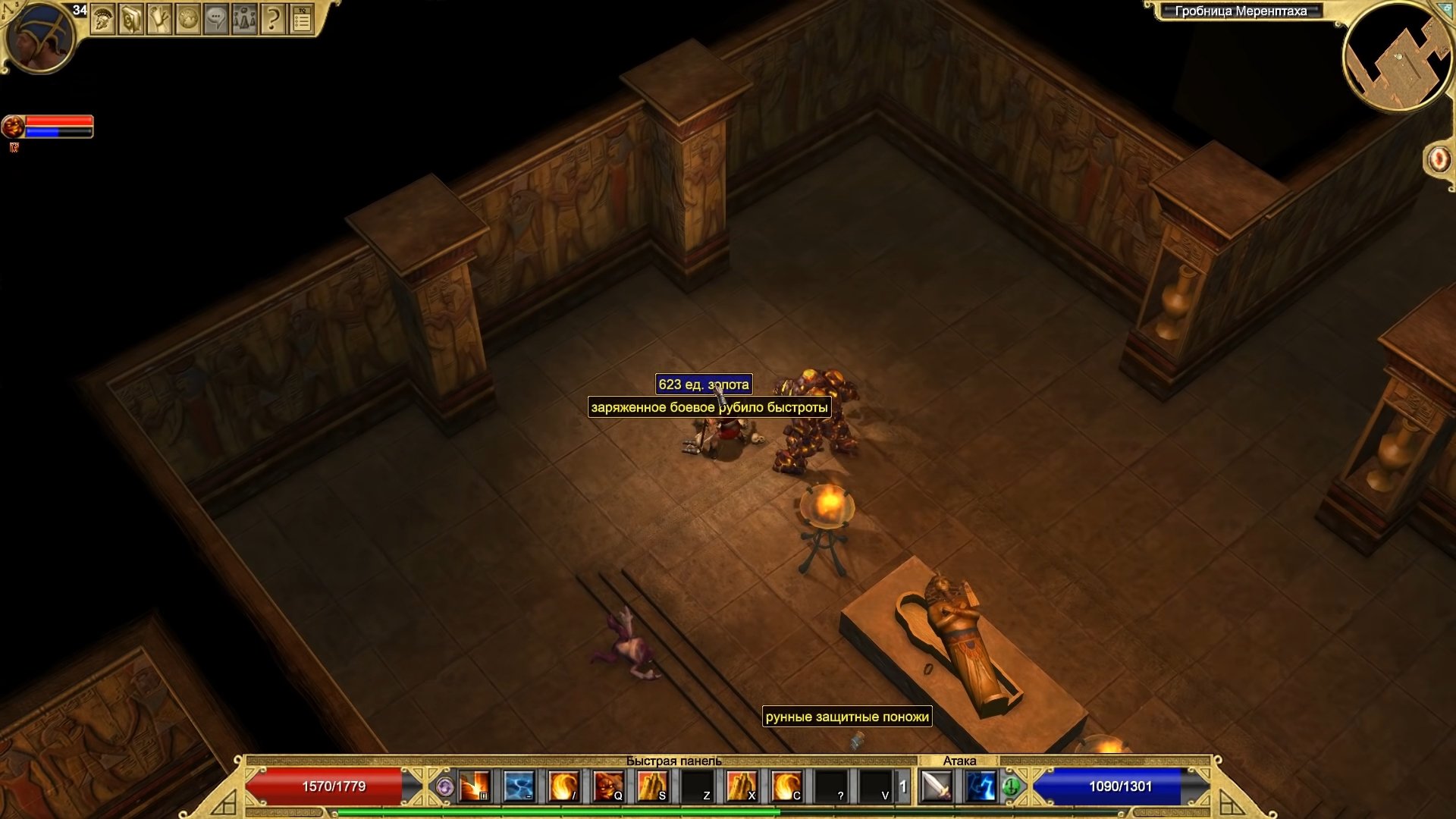Toggle the purple quick panel swap button
The height and width of the screenshot is (819, 1456).
pos(445,787)
